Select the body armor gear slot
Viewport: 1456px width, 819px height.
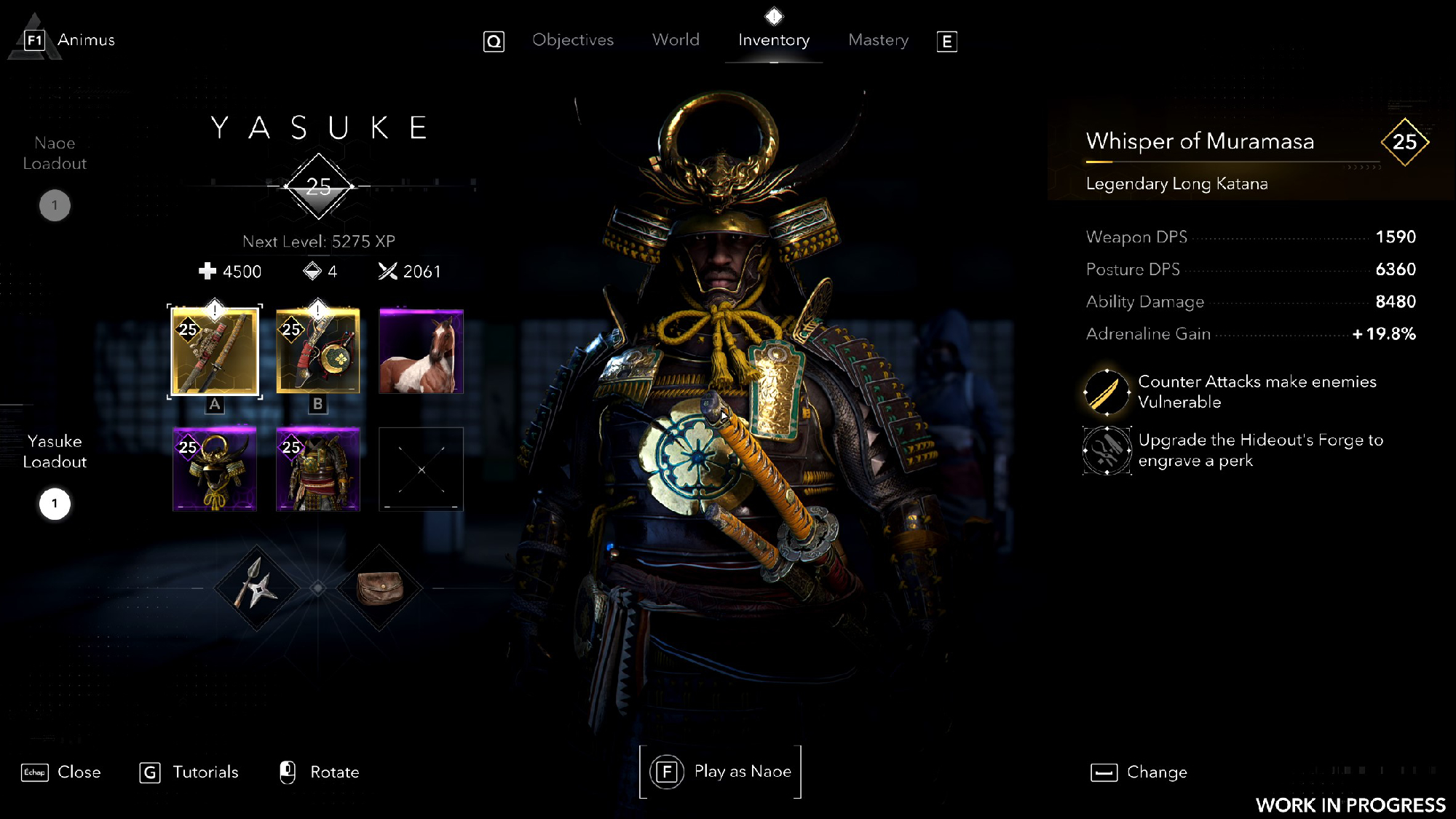[x=318, y=470]
